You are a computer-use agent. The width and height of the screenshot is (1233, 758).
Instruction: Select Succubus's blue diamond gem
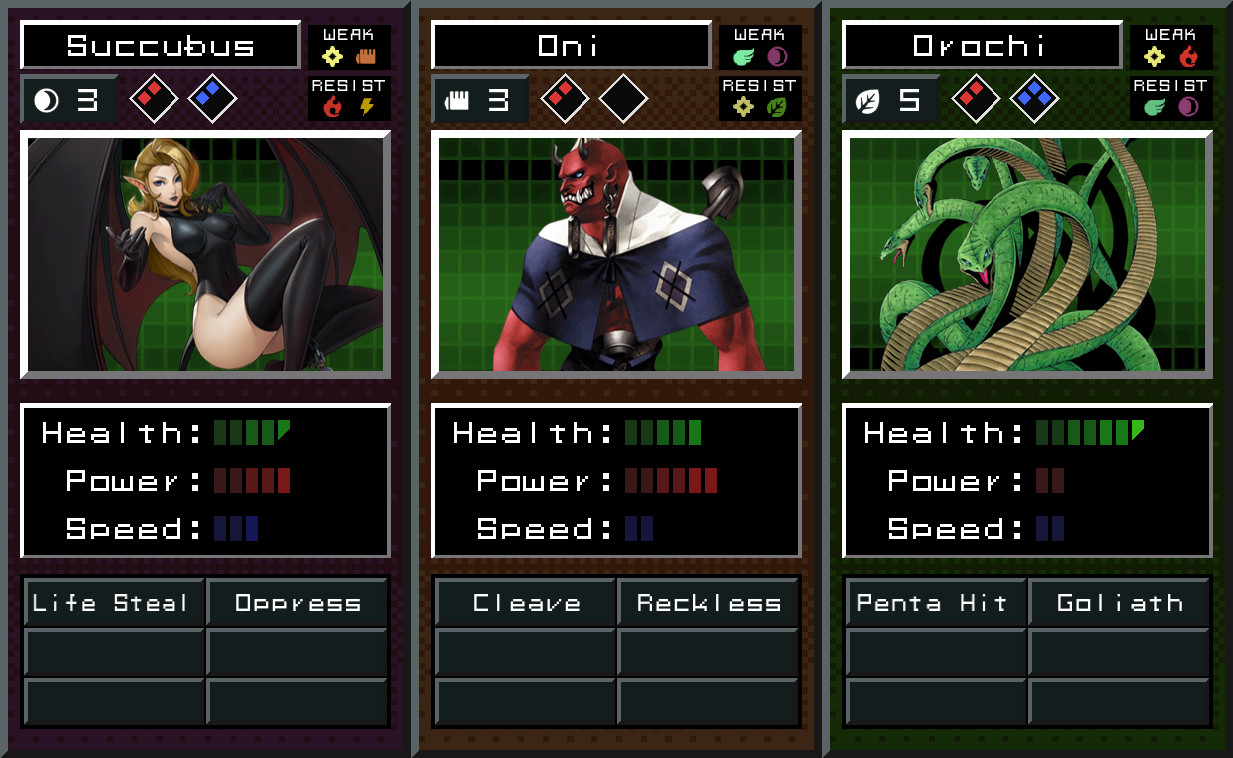212,98
